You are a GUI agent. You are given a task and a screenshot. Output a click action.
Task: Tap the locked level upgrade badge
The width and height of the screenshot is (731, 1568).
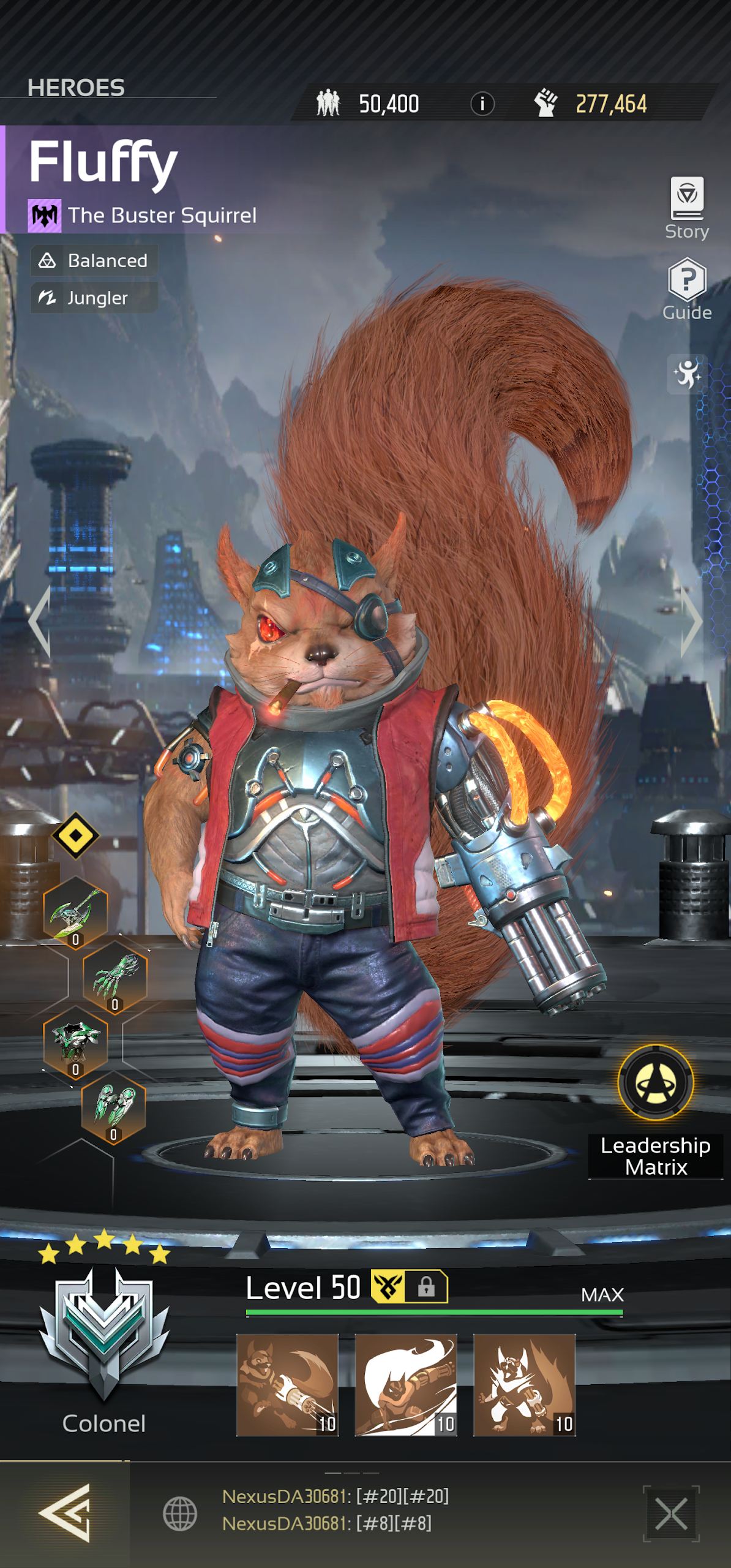click(x=410, y=1286)
